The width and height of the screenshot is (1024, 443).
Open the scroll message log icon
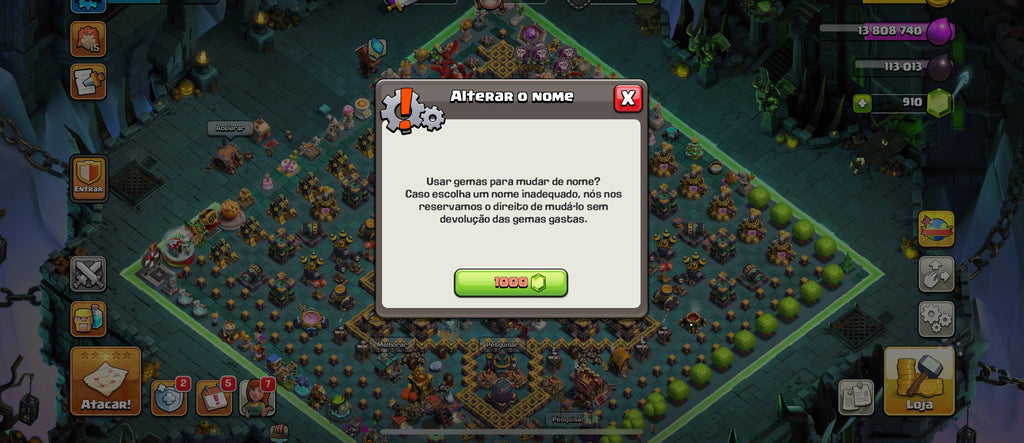click(x=88, y=82)
